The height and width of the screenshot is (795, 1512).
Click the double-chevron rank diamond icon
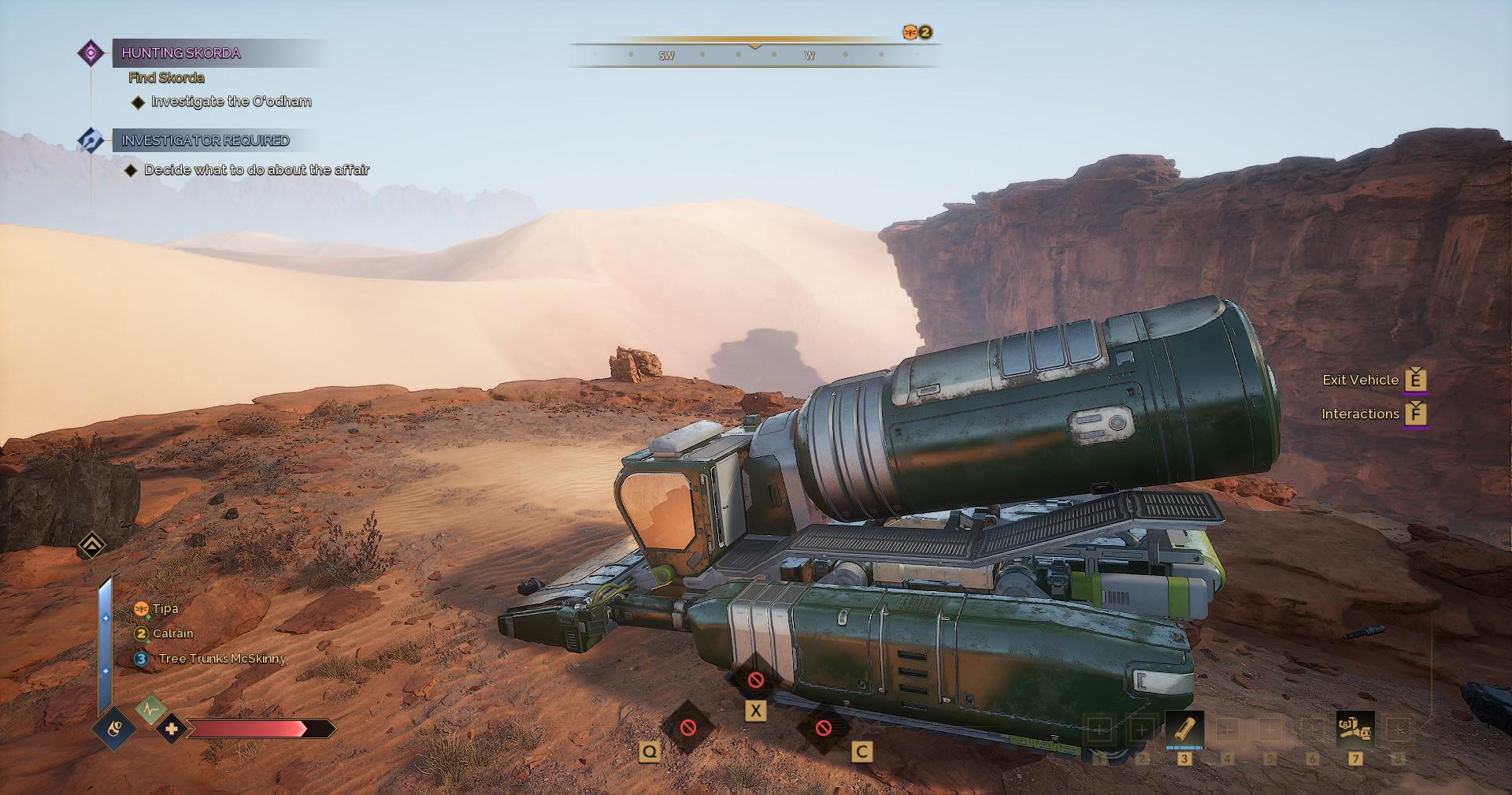click(92, 544)
